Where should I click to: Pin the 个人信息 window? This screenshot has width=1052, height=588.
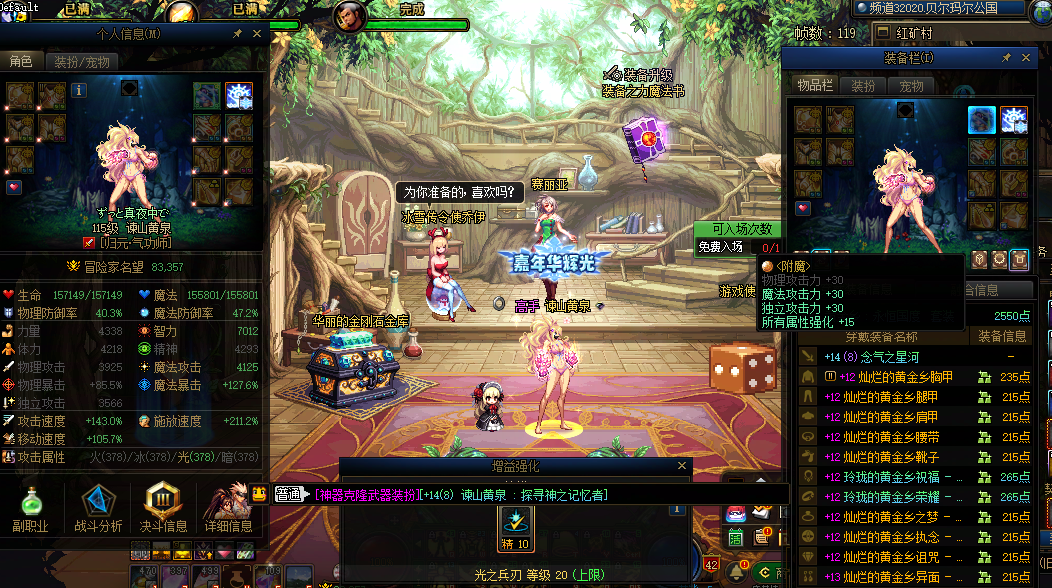pos(237,33)
